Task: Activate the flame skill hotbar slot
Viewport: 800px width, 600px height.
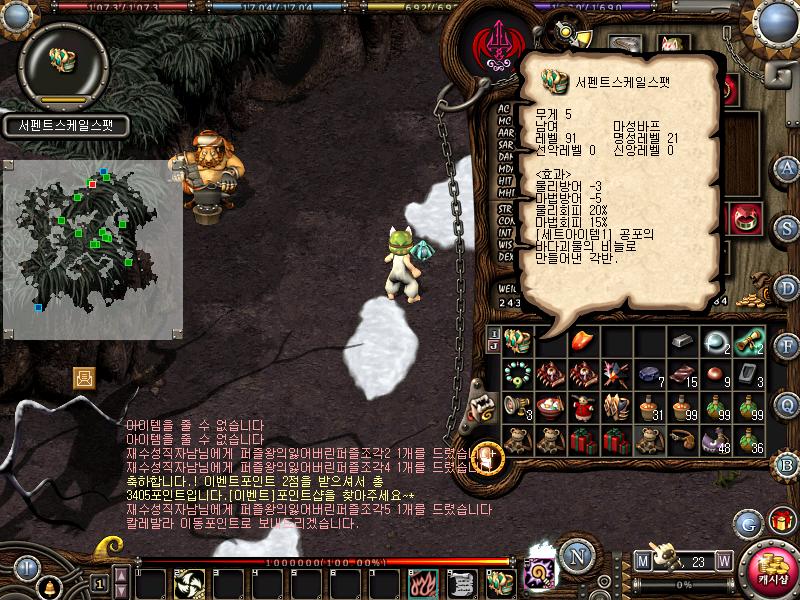Action: pos(422,583)
